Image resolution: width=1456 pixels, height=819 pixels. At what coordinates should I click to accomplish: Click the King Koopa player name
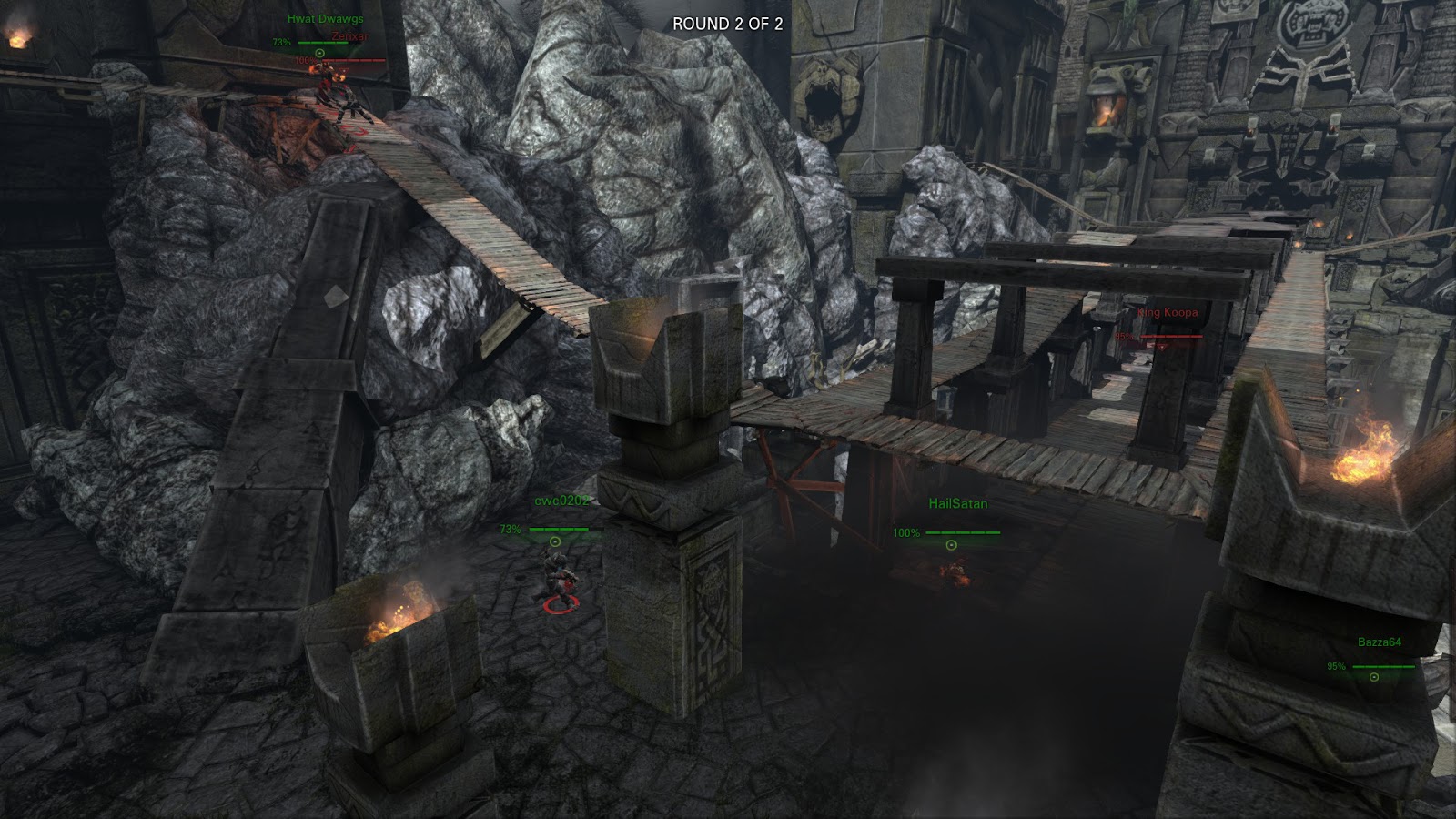pos(1168,313)
